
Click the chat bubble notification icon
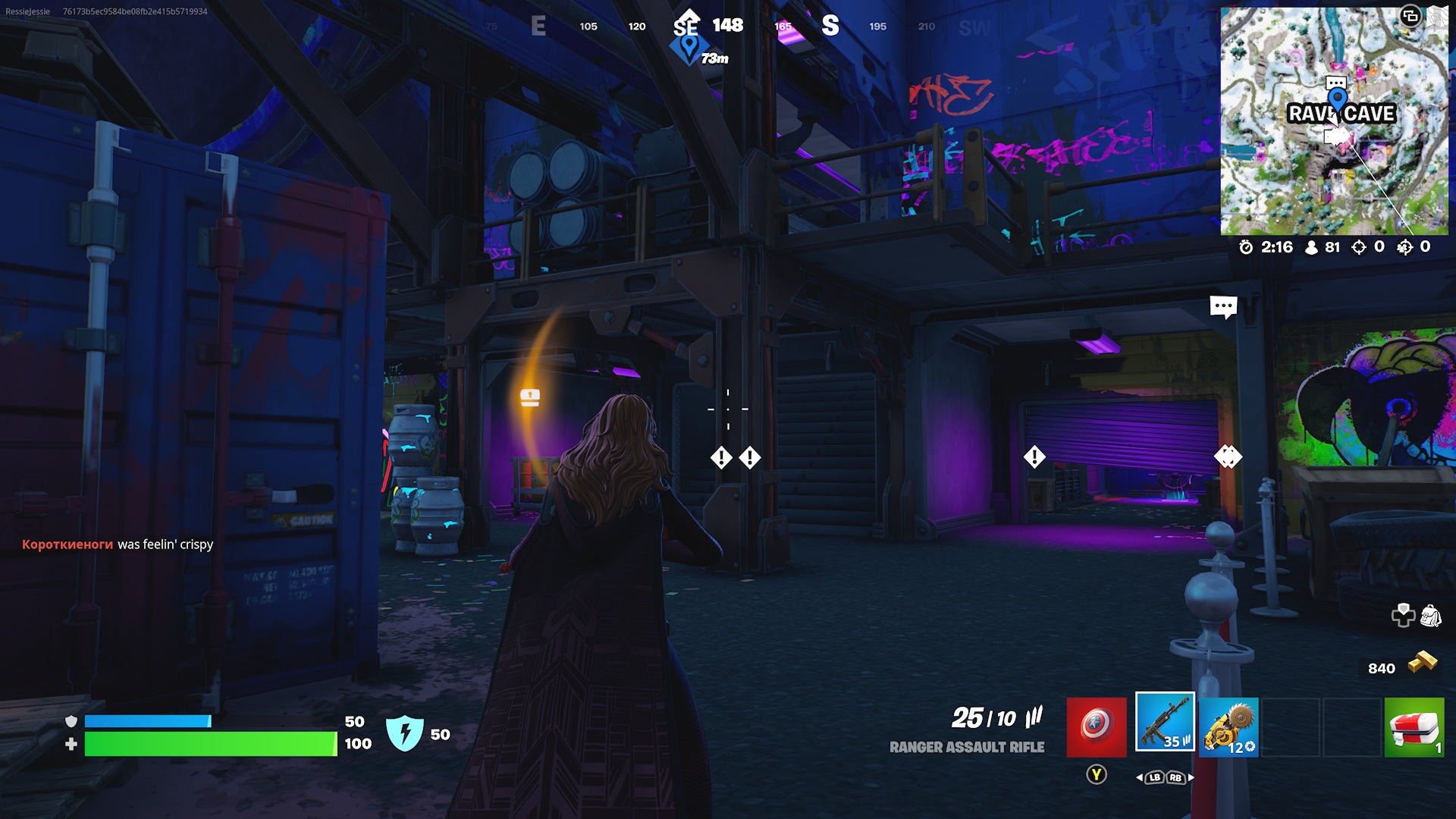(x=1223, y=306)
